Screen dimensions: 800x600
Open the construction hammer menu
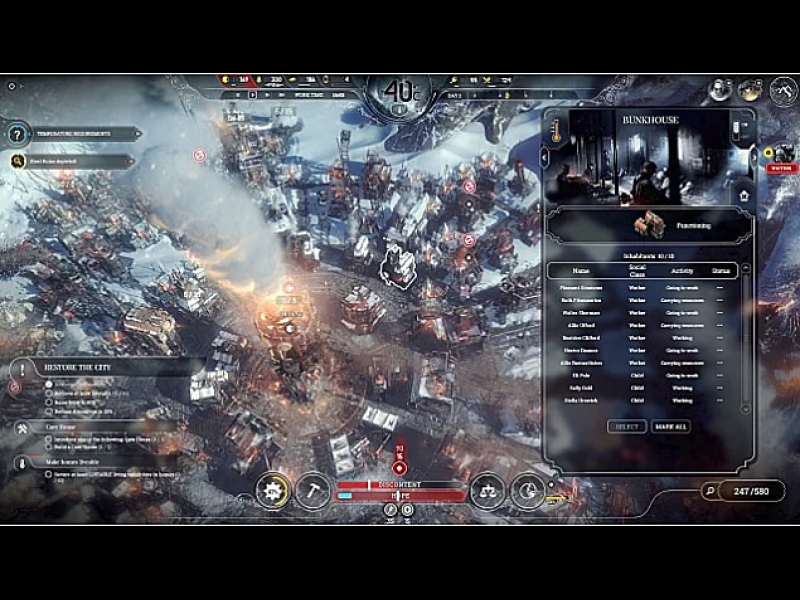point(313,489)
